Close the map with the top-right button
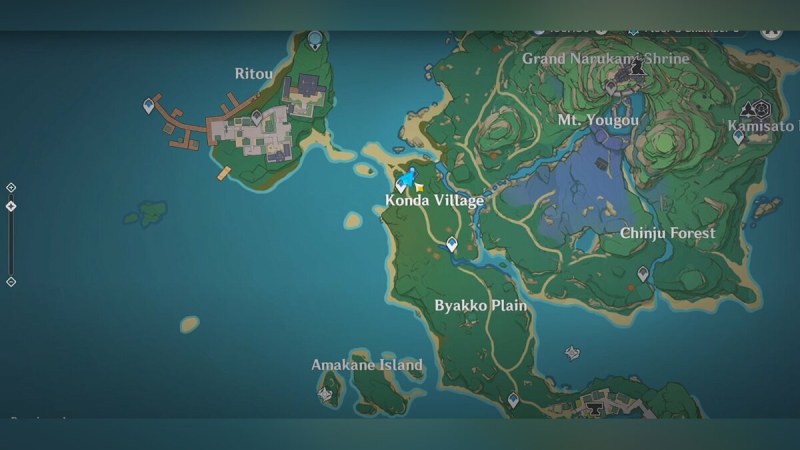The width and height of the screenshot is (800, 450). (x=771, y=29)
